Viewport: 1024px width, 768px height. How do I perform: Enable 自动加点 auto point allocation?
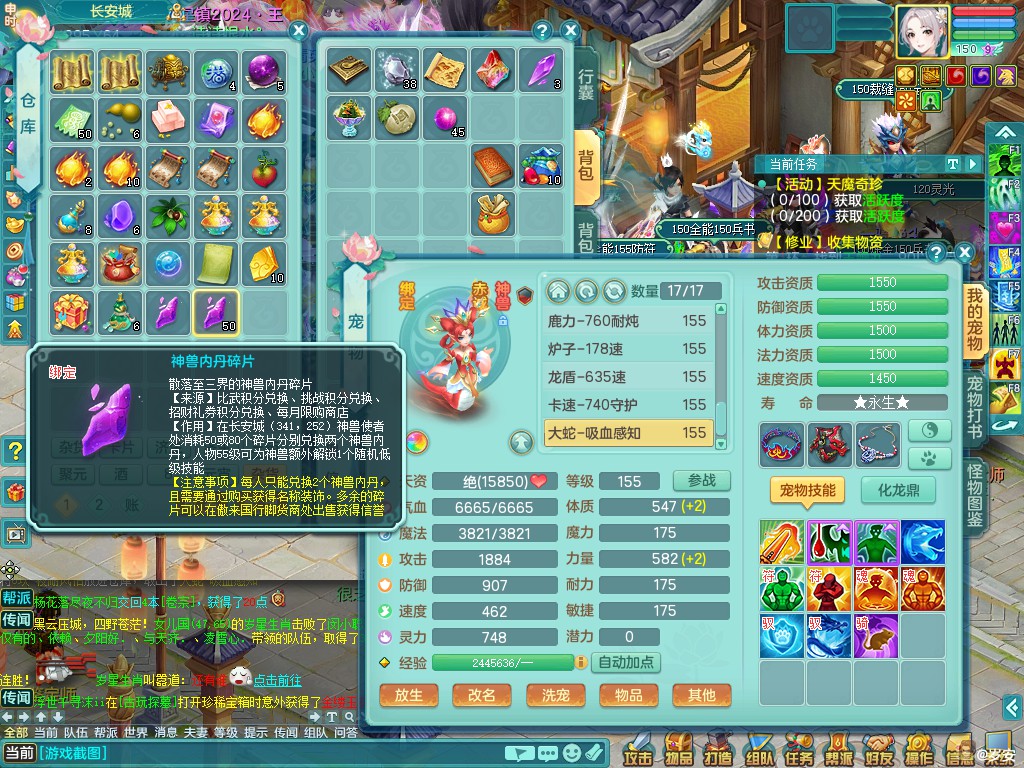point(626,662)
